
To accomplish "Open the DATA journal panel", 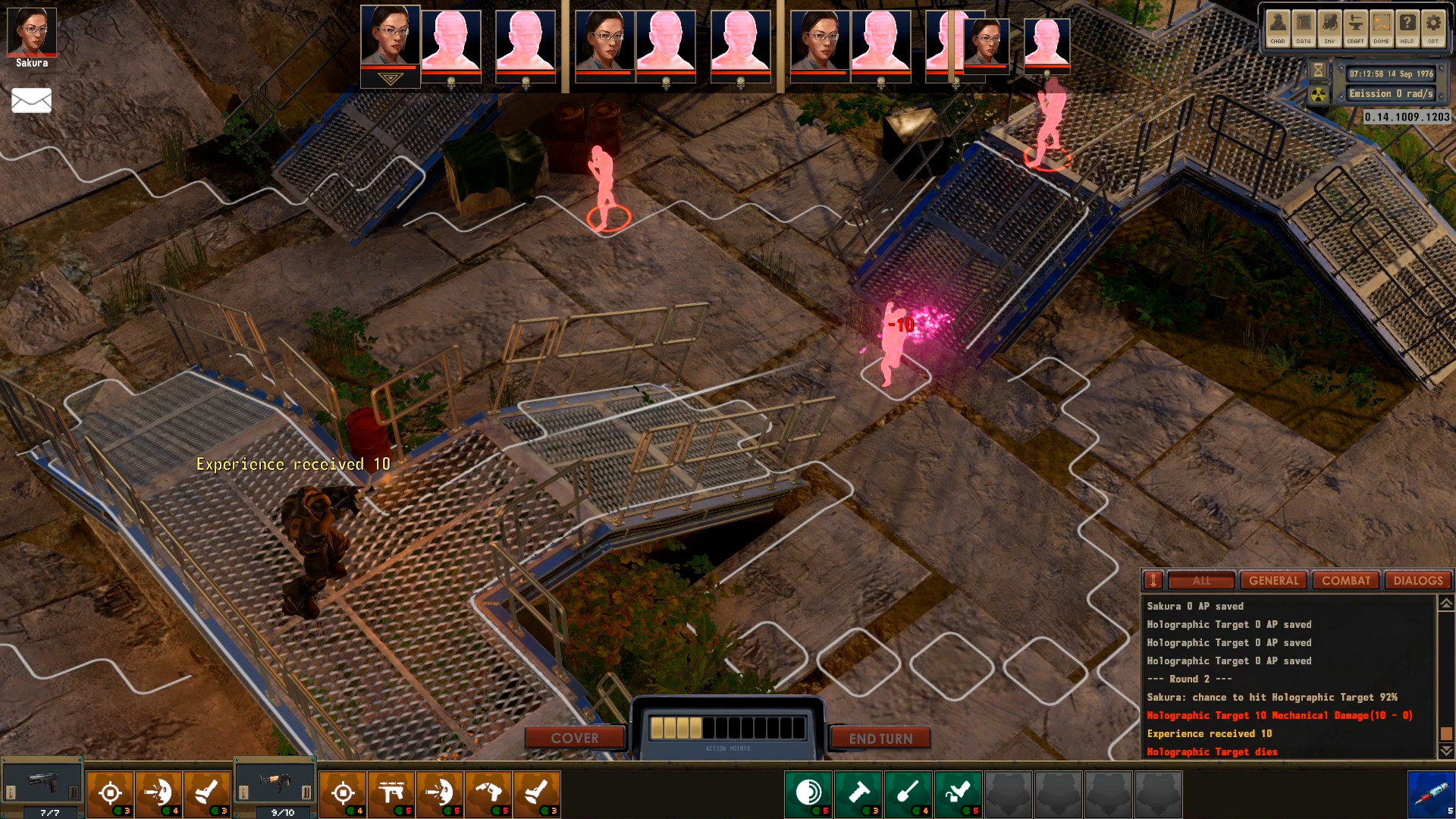I will coord(1304,27).
